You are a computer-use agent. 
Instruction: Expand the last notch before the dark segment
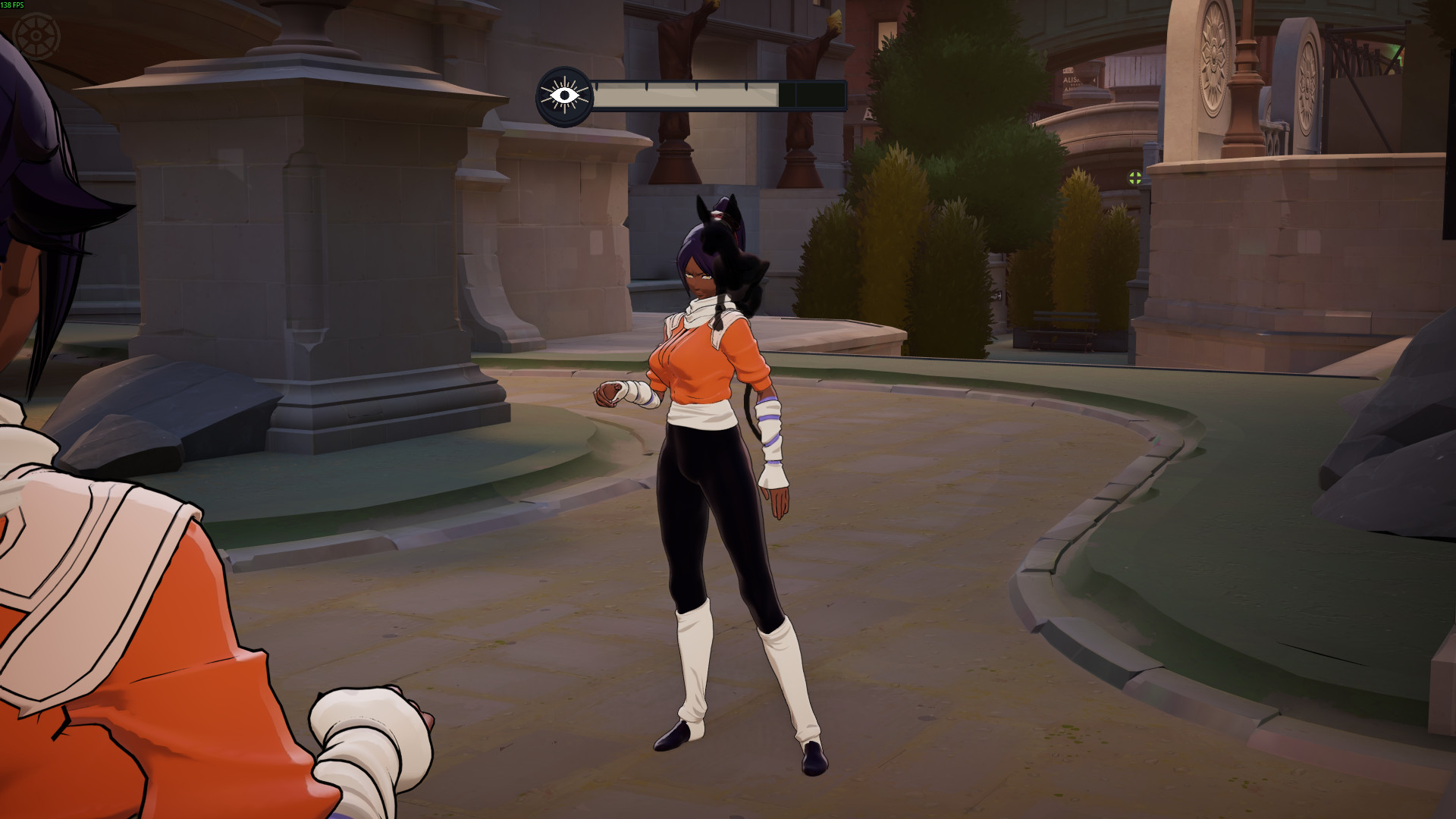coord(746,87)
